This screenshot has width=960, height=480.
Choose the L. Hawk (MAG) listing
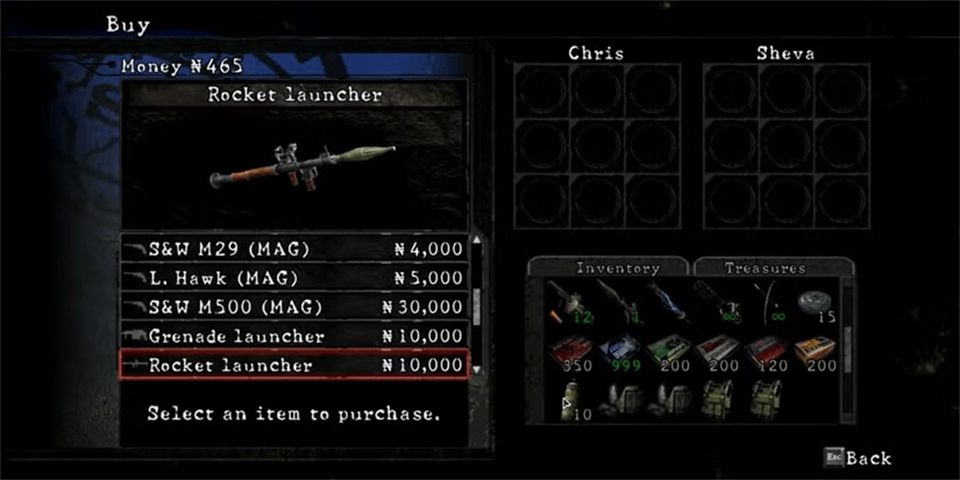click(x=295, y=278)
